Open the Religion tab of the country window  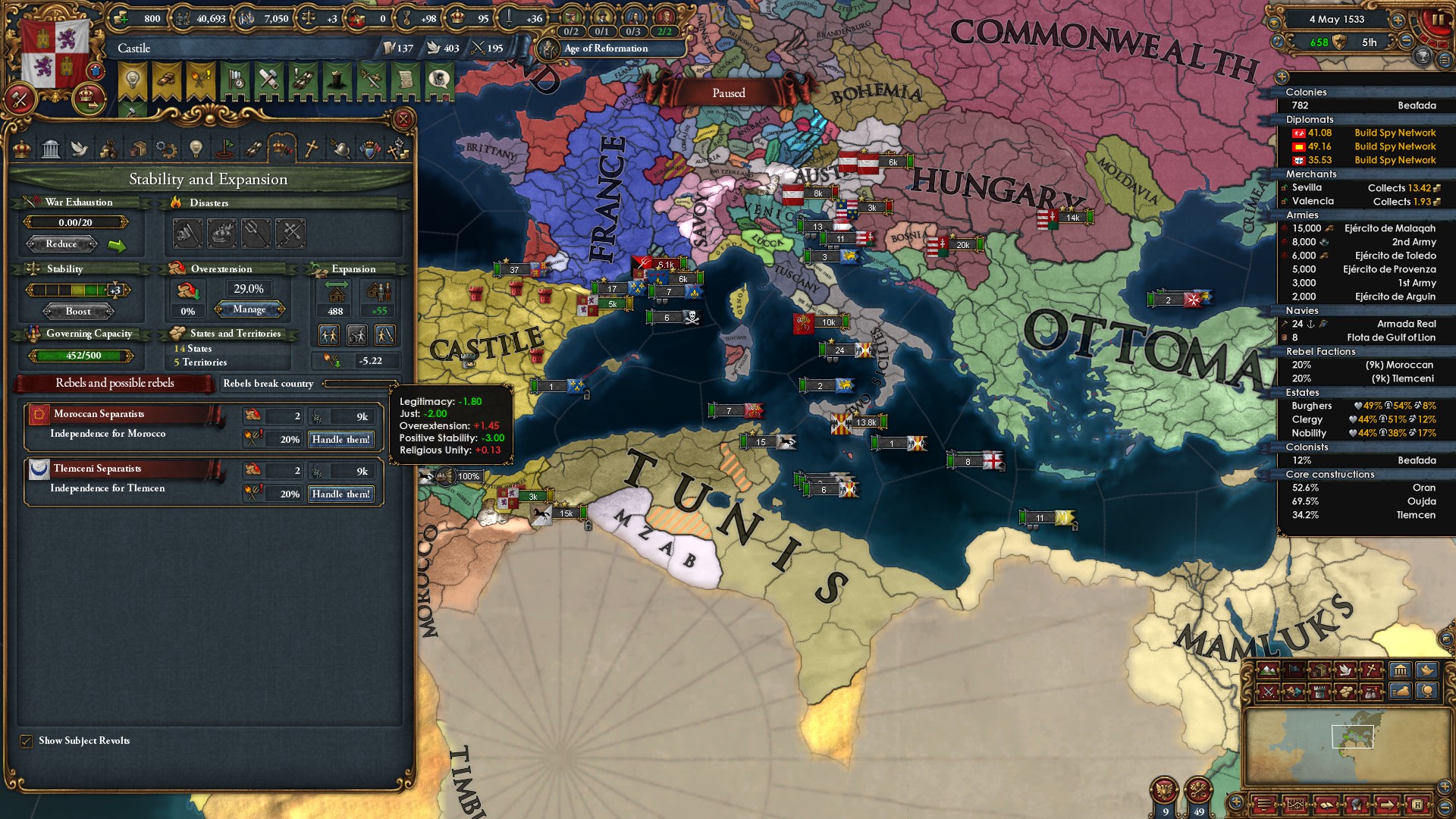[x=311, y=148]
